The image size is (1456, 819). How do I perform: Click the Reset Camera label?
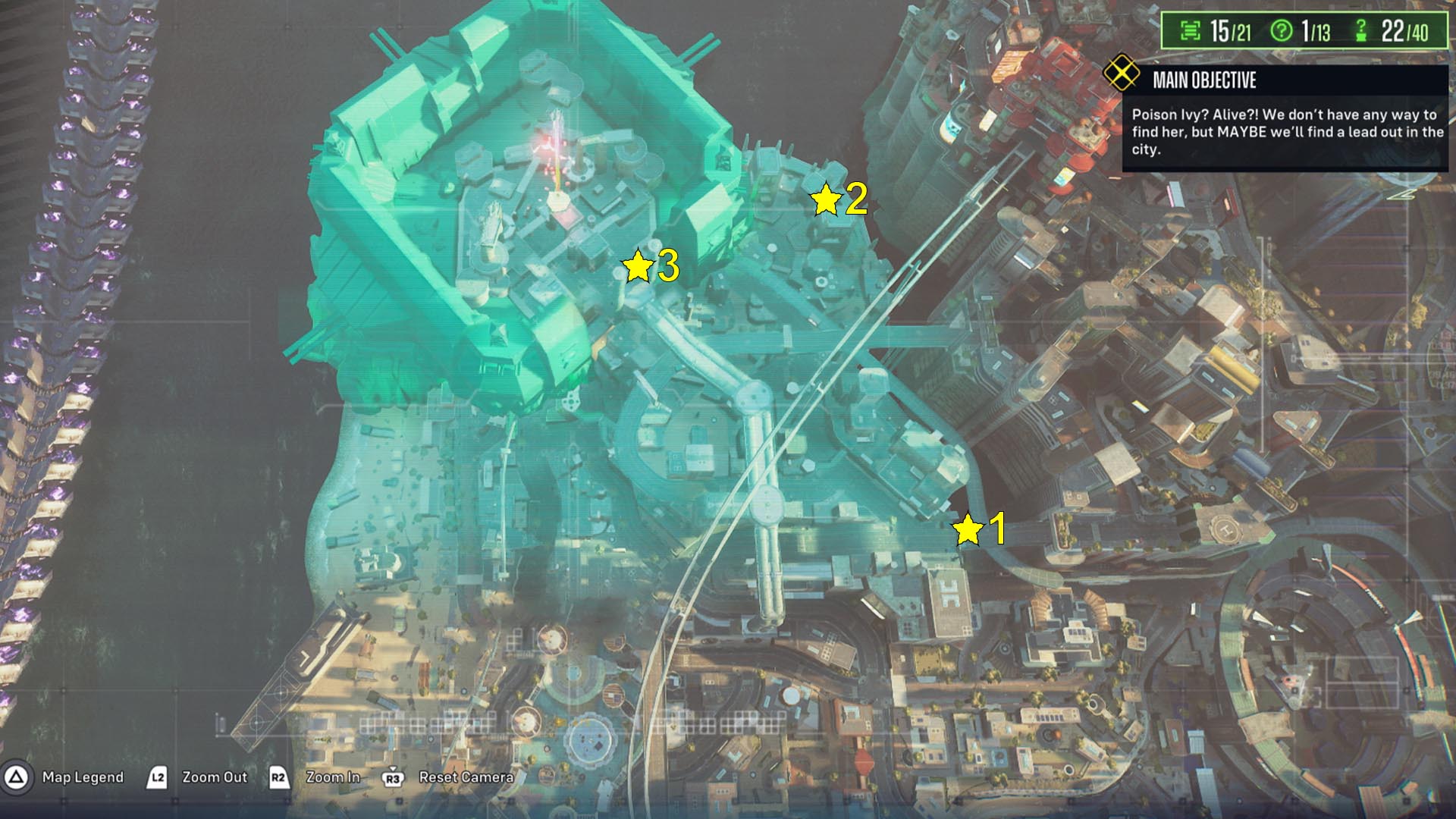[x=467, y=777]
